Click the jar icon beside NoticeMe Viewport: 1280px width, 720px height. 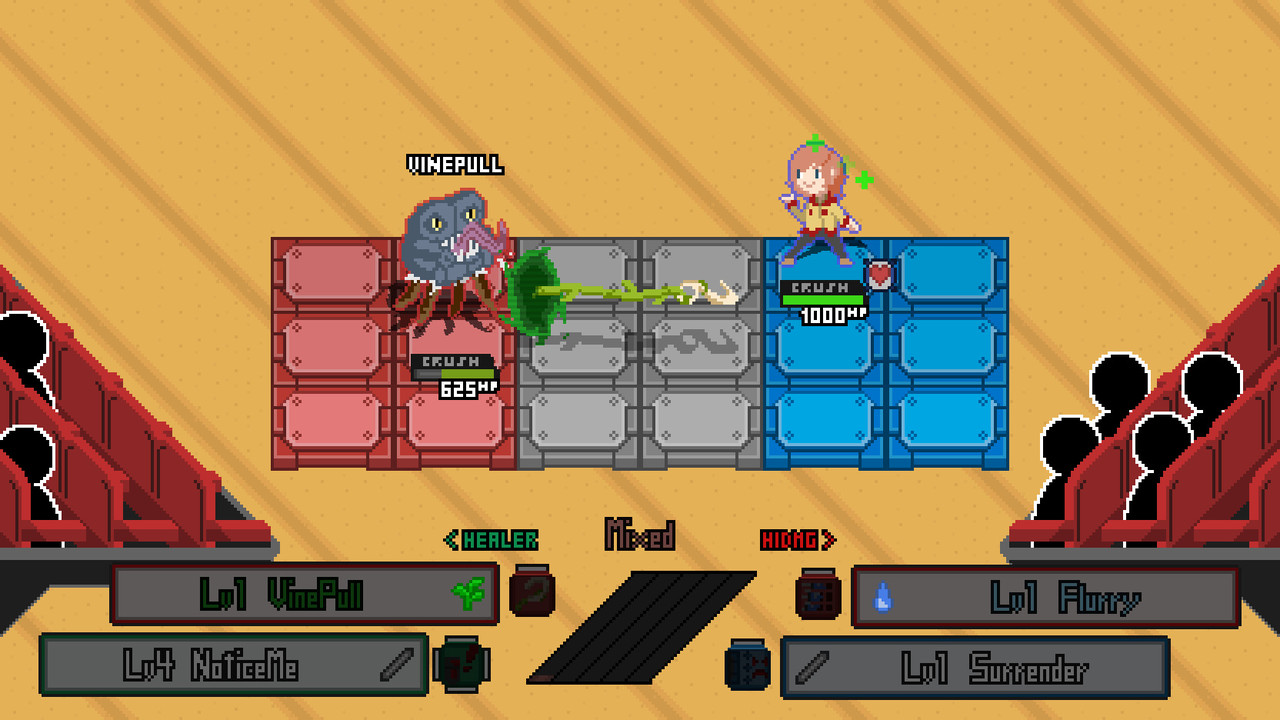[461, 663]
